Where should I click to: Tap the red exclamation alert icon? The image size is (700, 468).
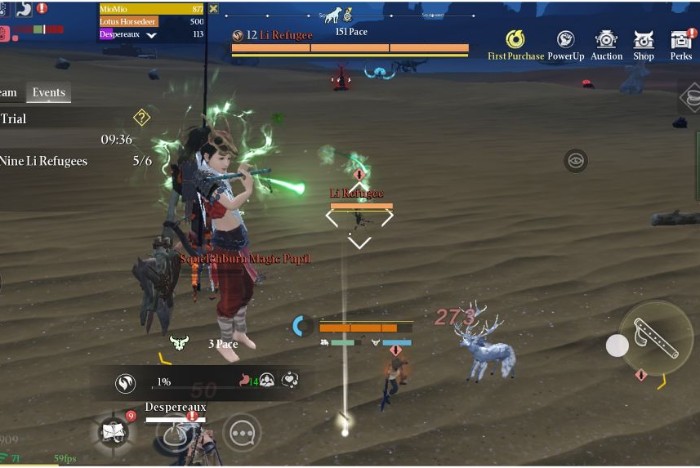[41, 8]
